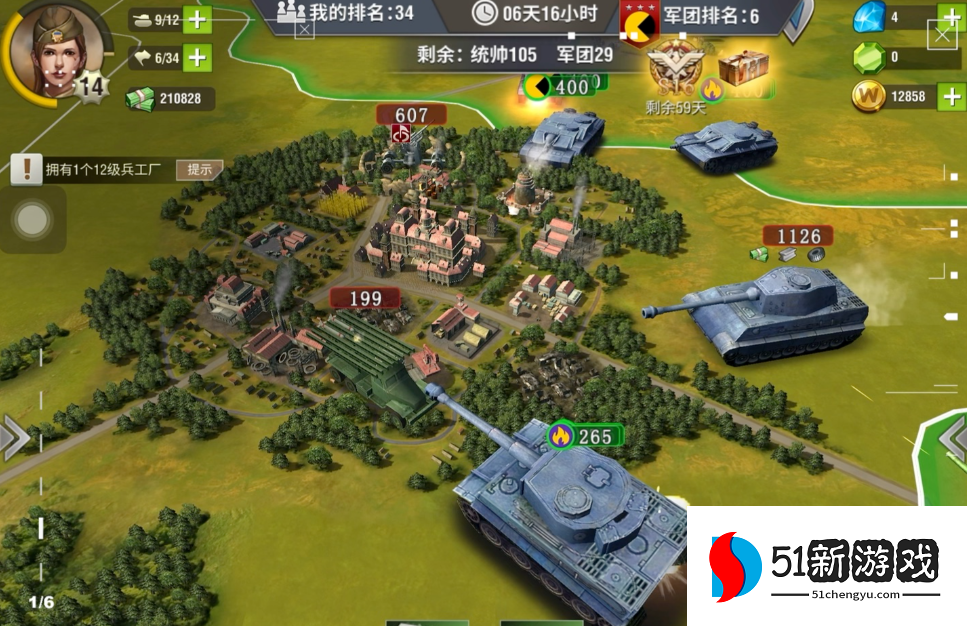The image size is (967, 626).
Task: Add more tank slots with the 9/12 plus
Action: pyautogui.click(x=198, y=20)
